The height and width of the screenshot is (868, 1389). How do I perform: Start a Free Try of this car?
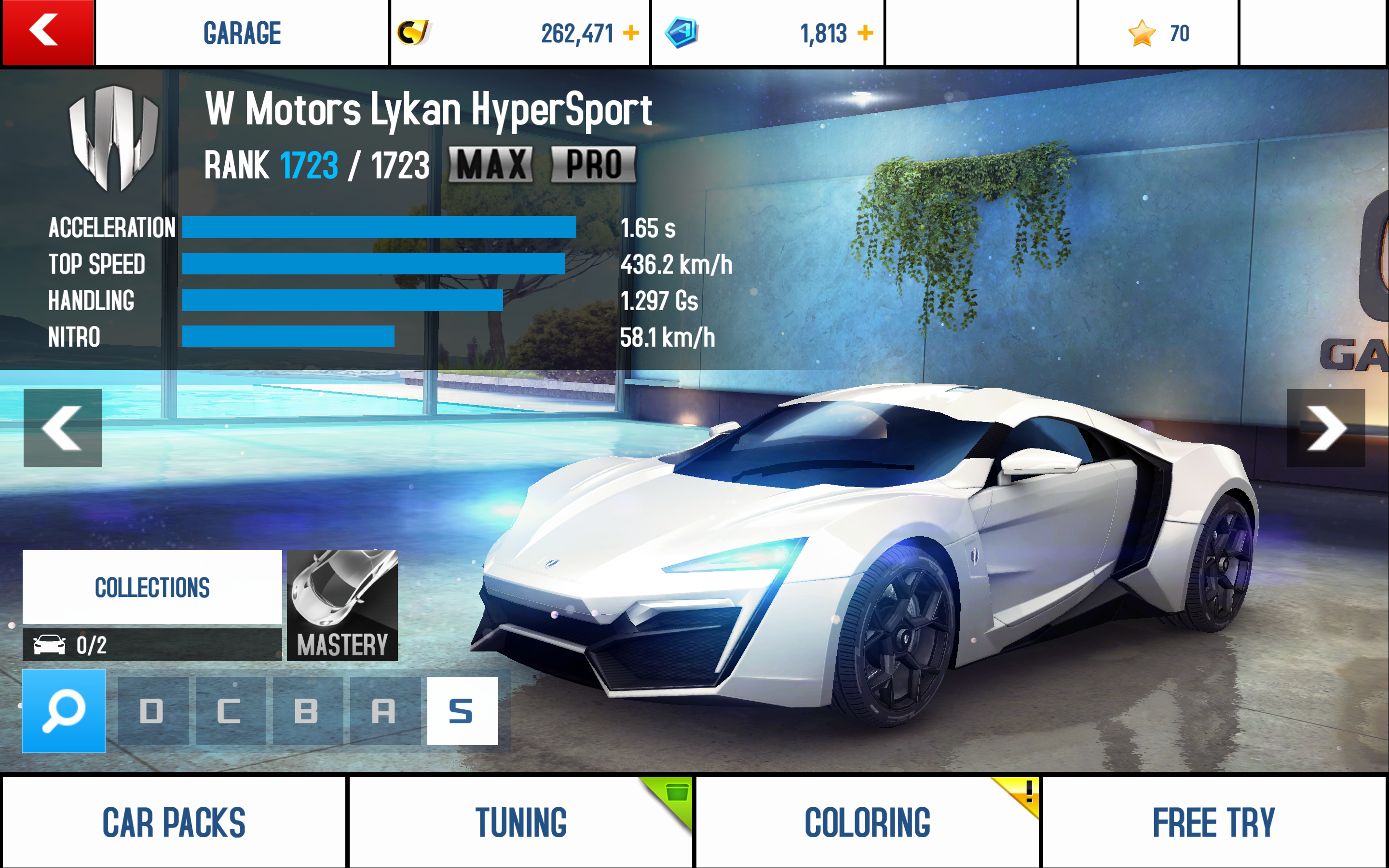coord(1214,822)
